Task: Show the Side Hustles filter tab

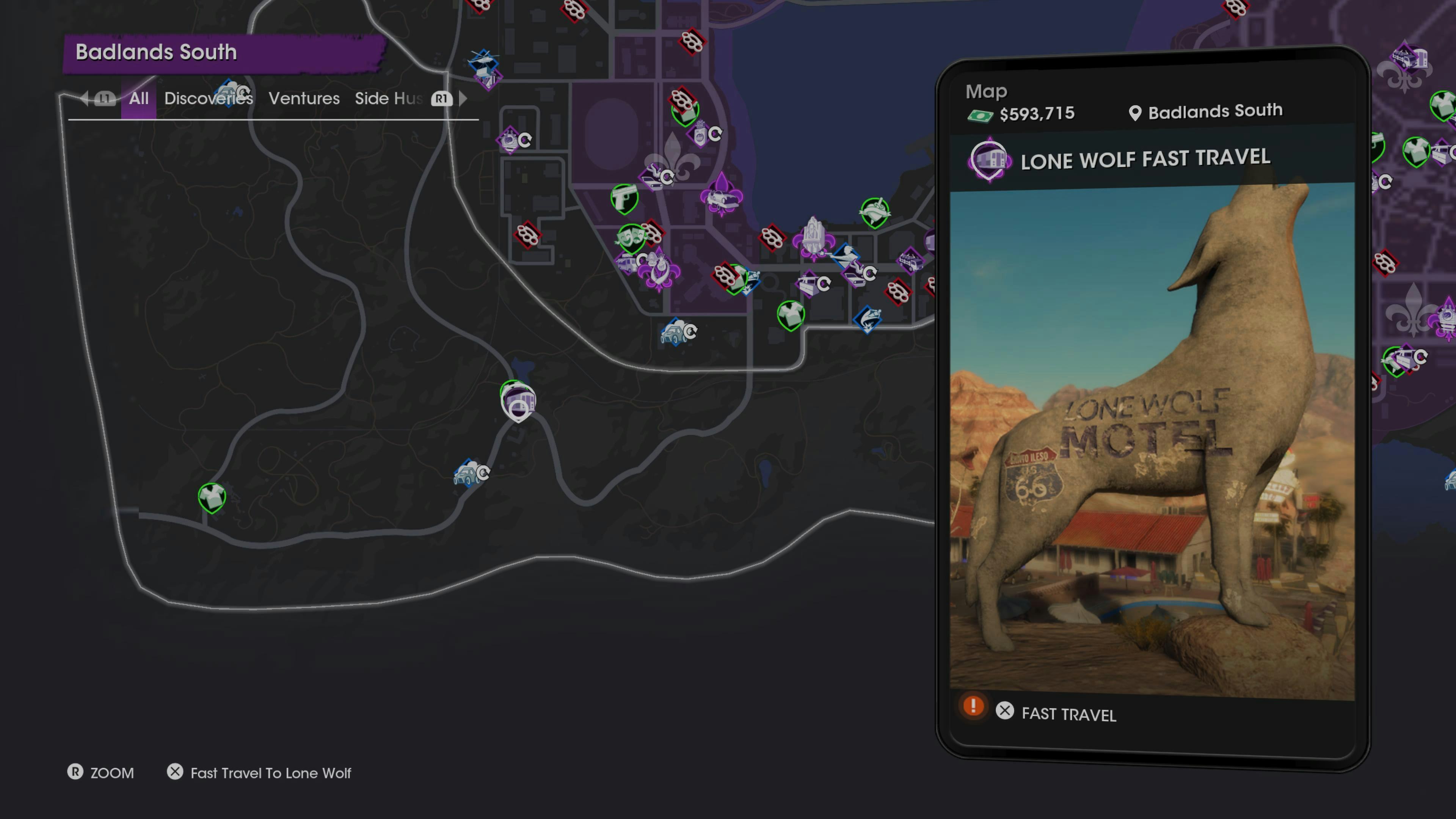Action: [388, 98]
